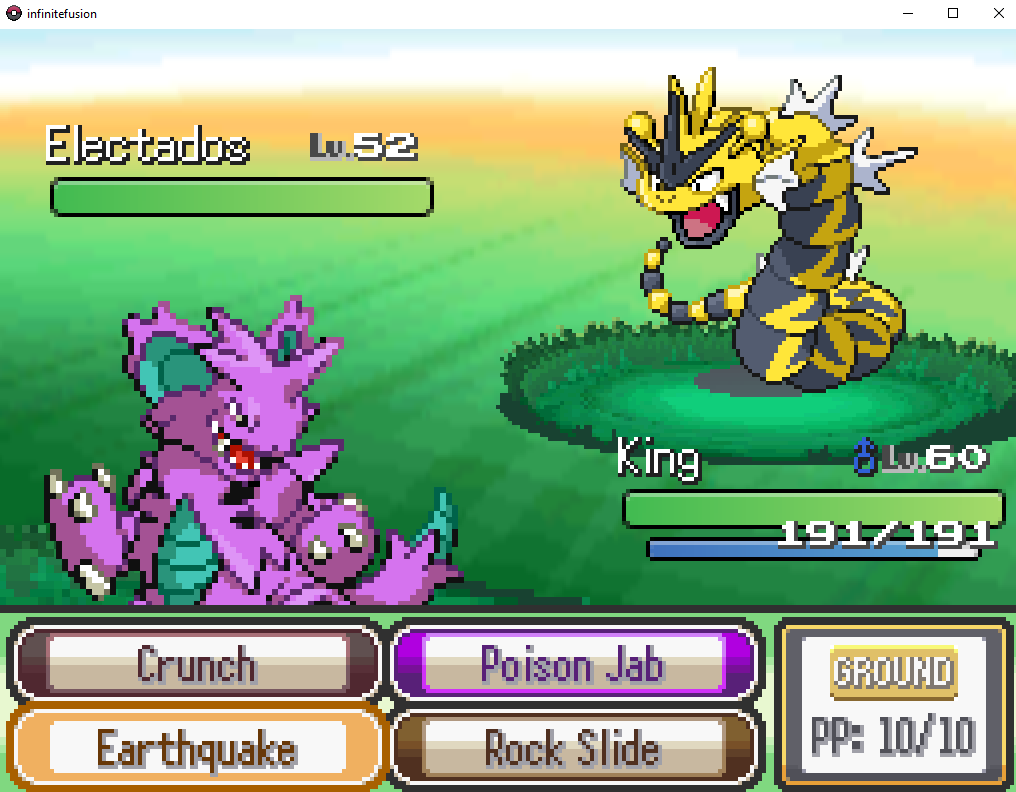Select the Crunch move
This screenshot has width=1016, height=792.
click(196, 663)
